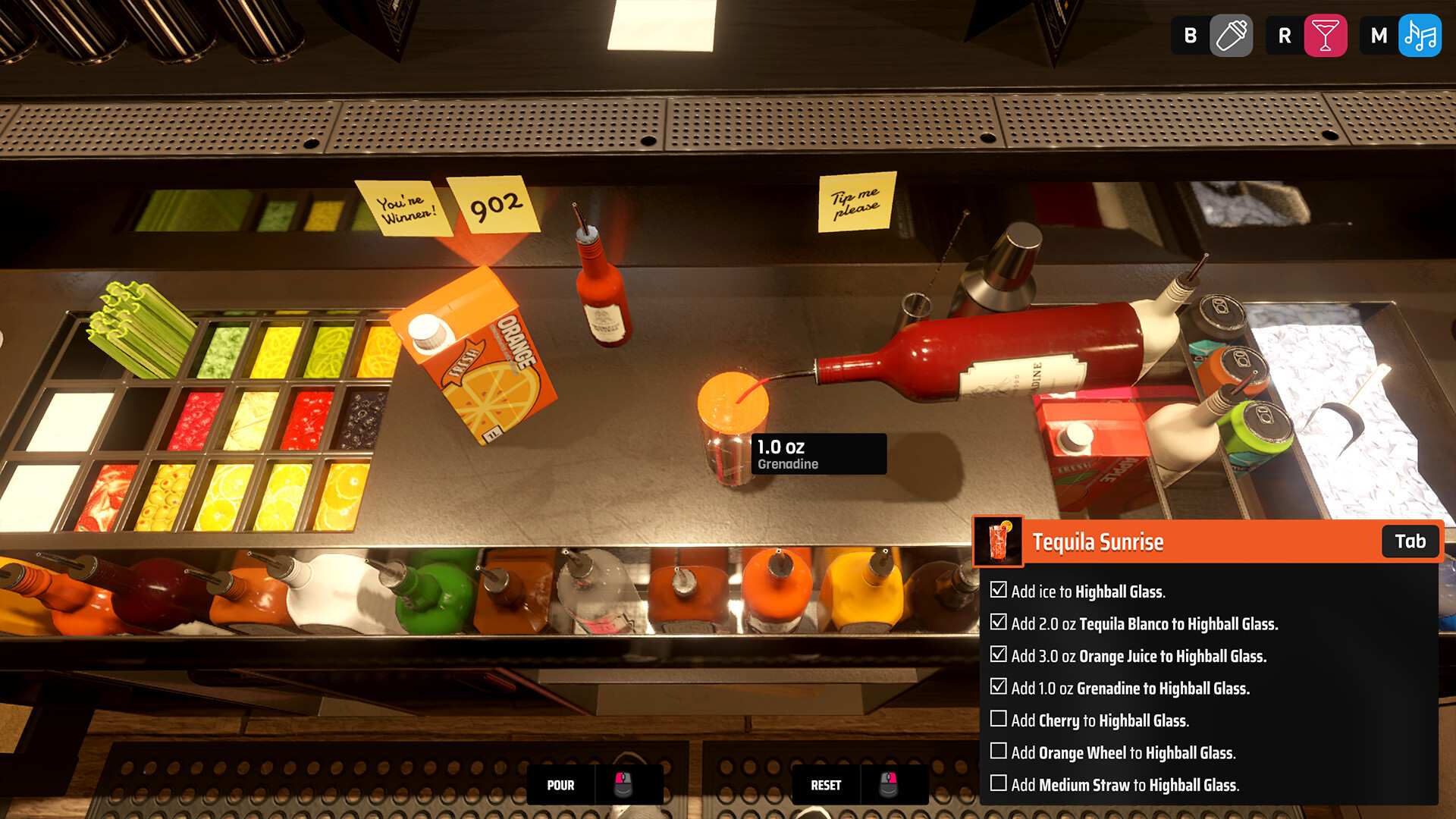Toggle the Grenadine step checkbox

[x=999, y=687]
